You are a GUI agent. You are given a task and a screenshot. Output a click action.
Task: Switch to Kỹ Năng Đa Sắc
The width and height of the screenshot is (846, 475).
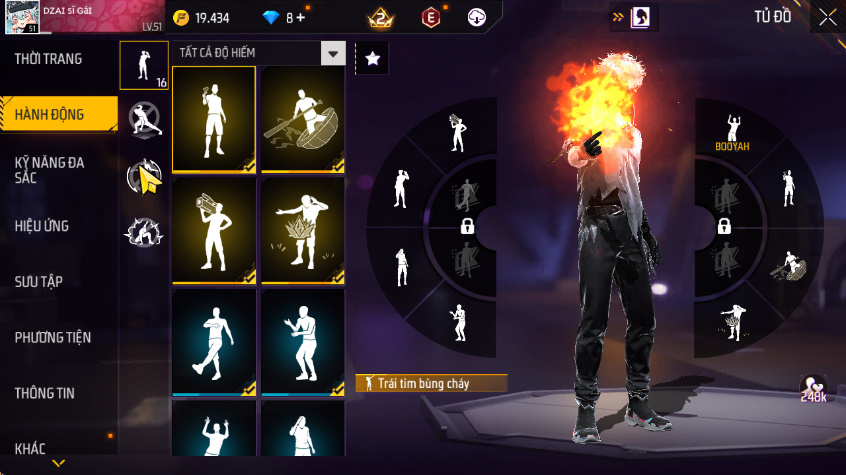pos(49,169)
